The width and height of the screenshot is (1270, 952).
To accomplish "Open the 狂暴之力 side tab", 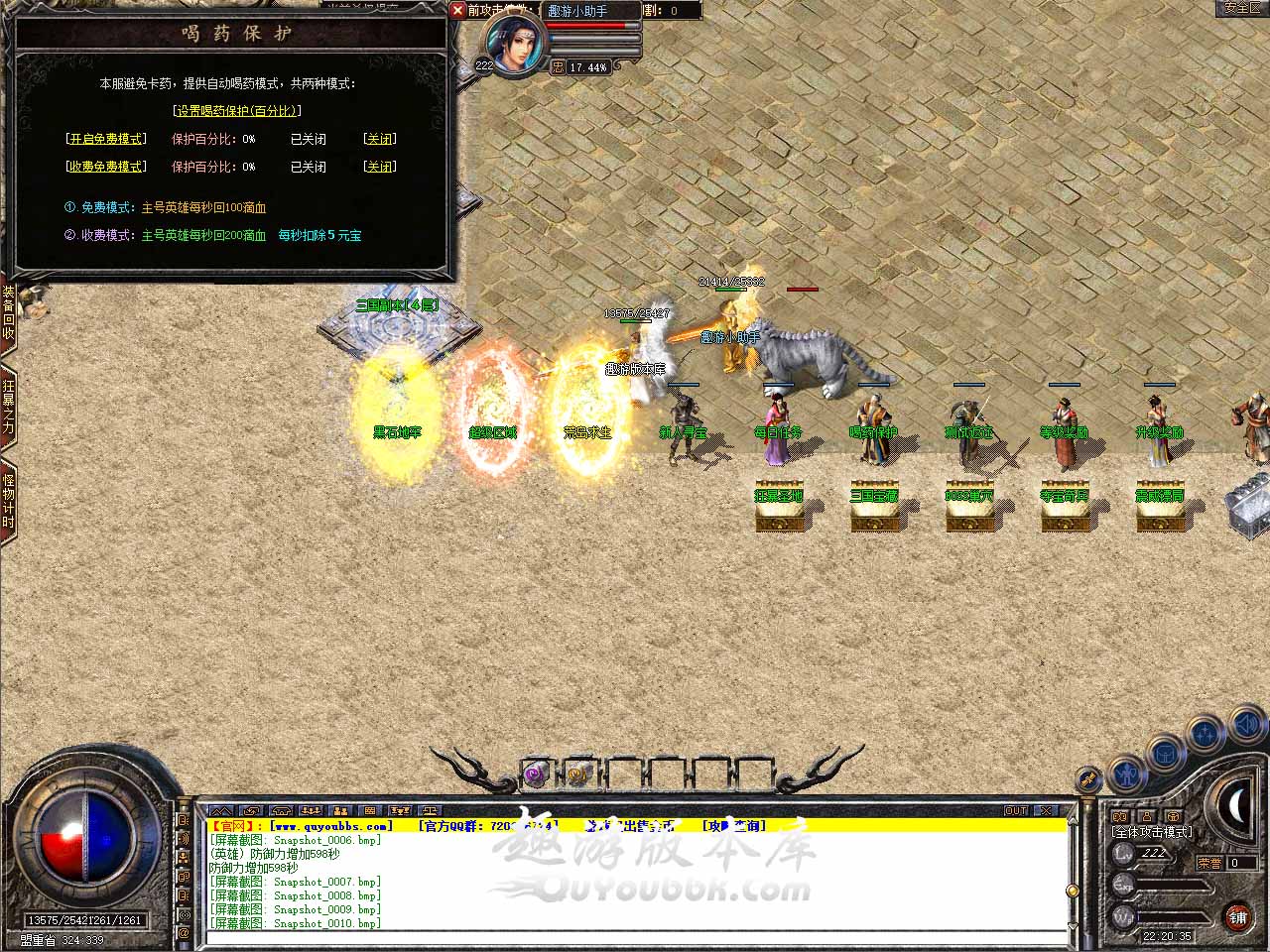I will tap(9, 406).
